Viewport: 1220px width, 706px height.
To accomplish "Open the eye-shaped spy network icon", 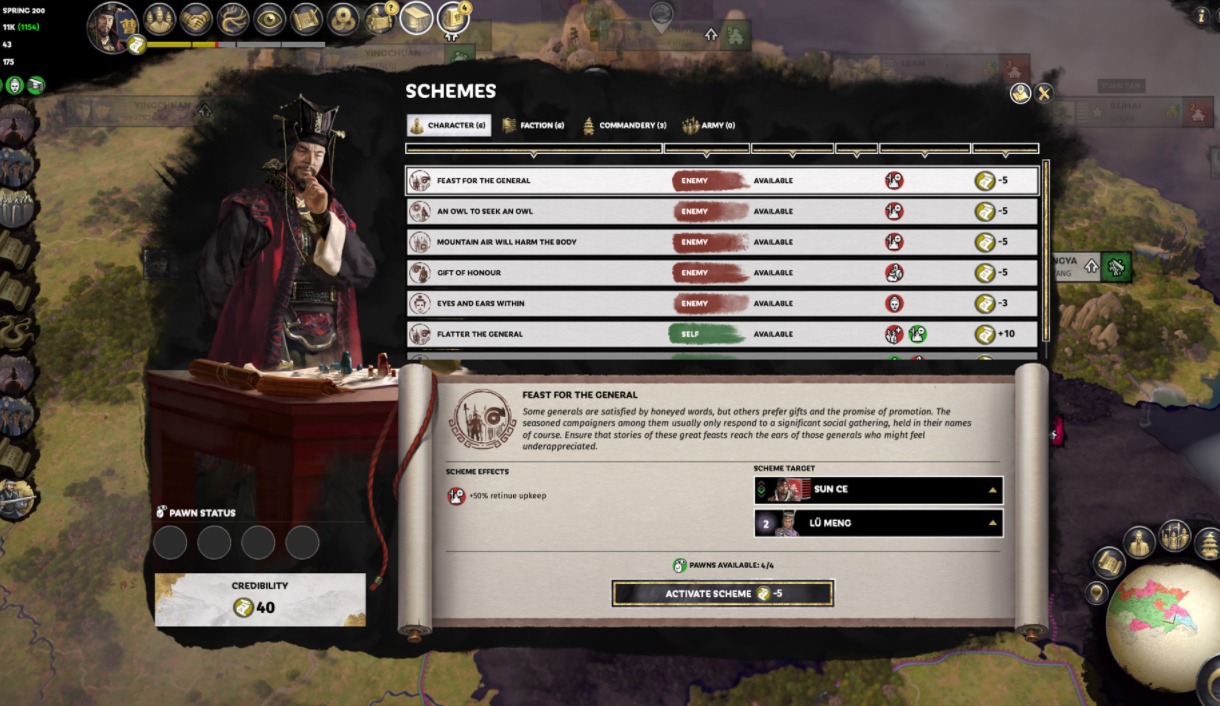I will (269, 19).
